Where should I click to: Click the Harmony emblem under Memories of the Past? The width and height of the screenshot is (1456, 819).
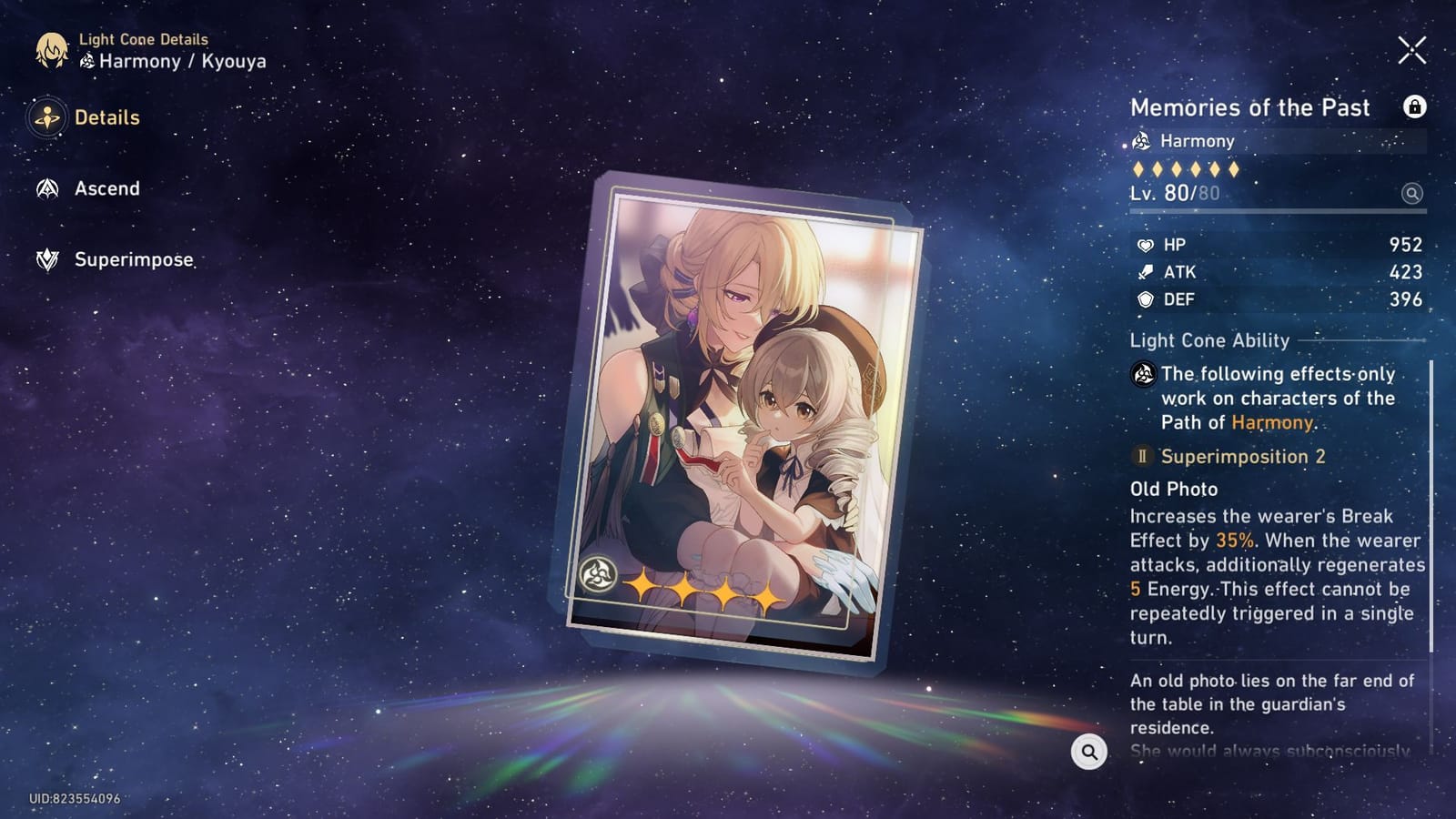click(1140, 141)
